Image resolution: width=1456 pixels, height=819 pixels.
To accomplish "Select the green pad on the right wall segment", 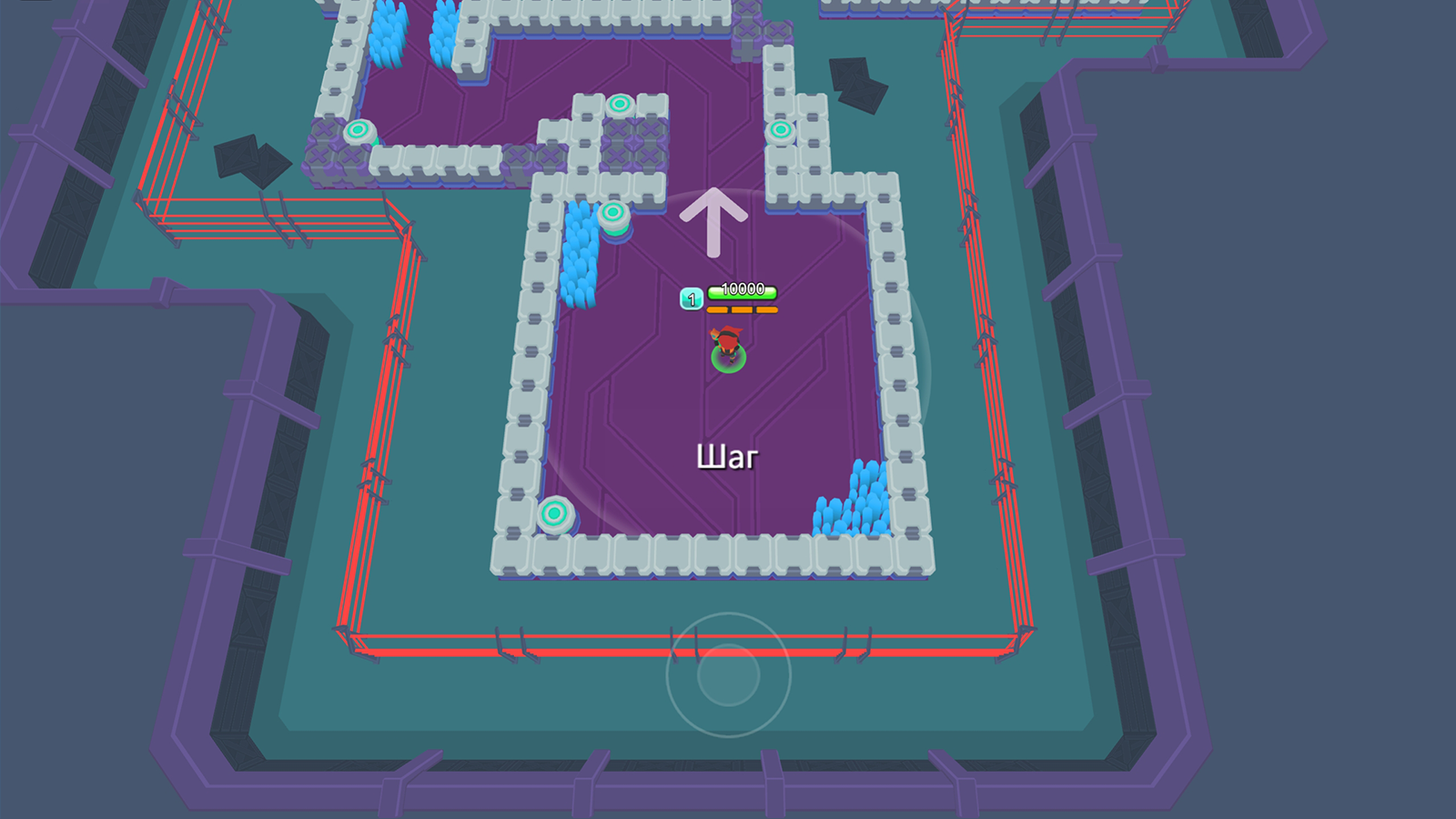I will coord(780,131).
